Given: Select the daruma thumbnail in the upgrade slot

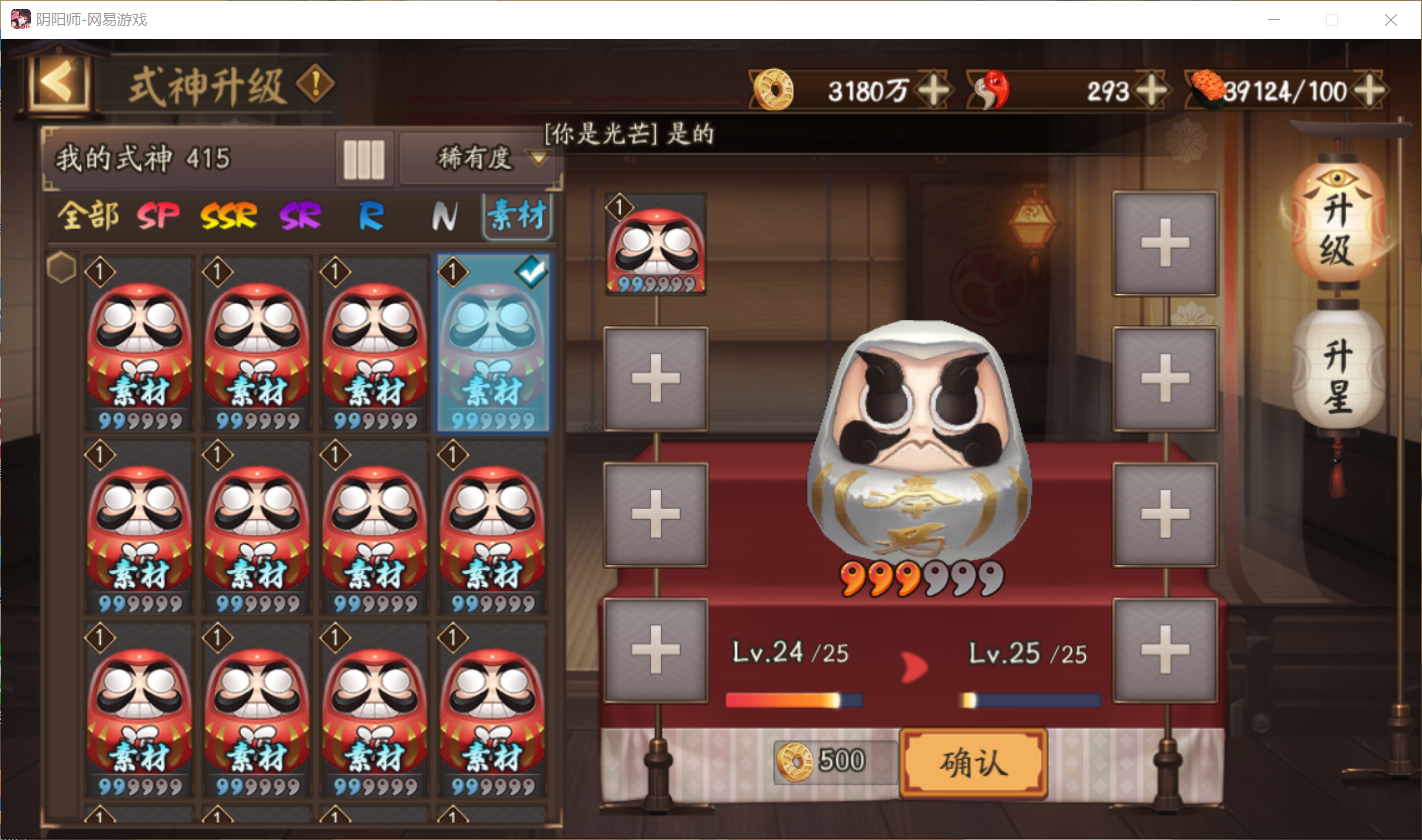Looking at the screenshot, I should click(x=655, y=241).
